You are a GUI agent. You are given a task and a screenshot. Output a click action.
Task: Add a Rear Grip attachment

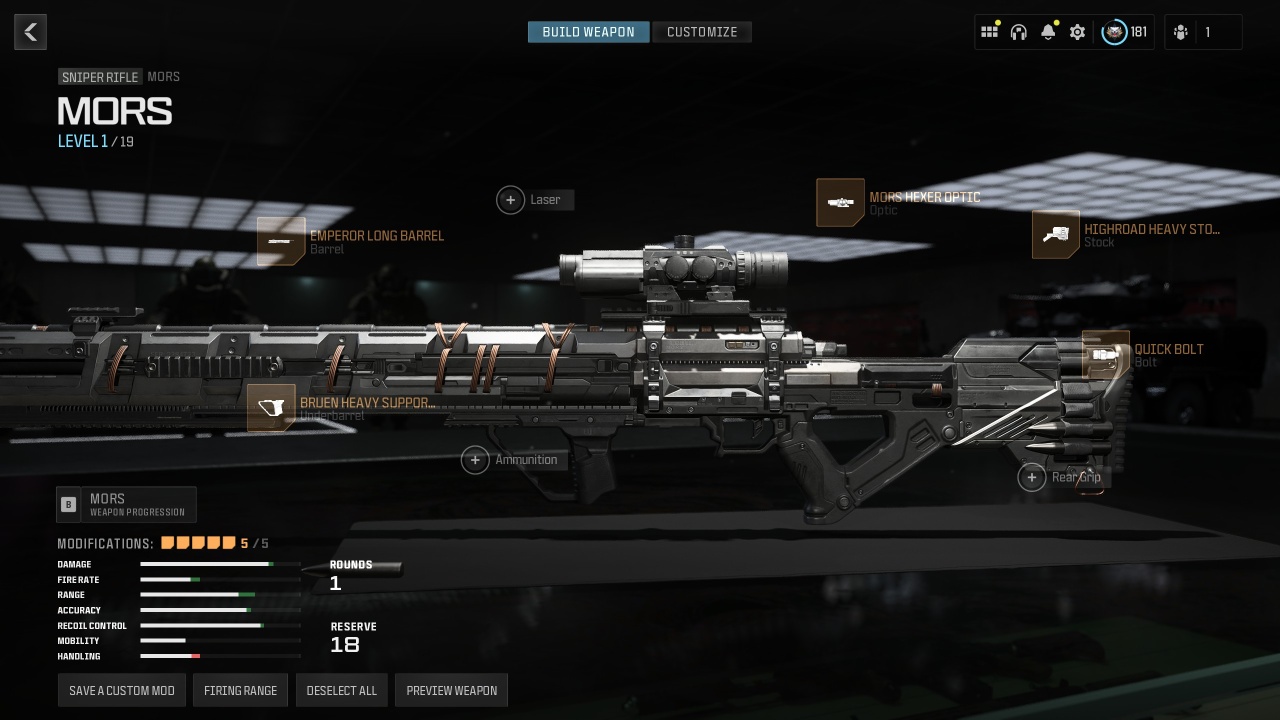pos(1032,477)
